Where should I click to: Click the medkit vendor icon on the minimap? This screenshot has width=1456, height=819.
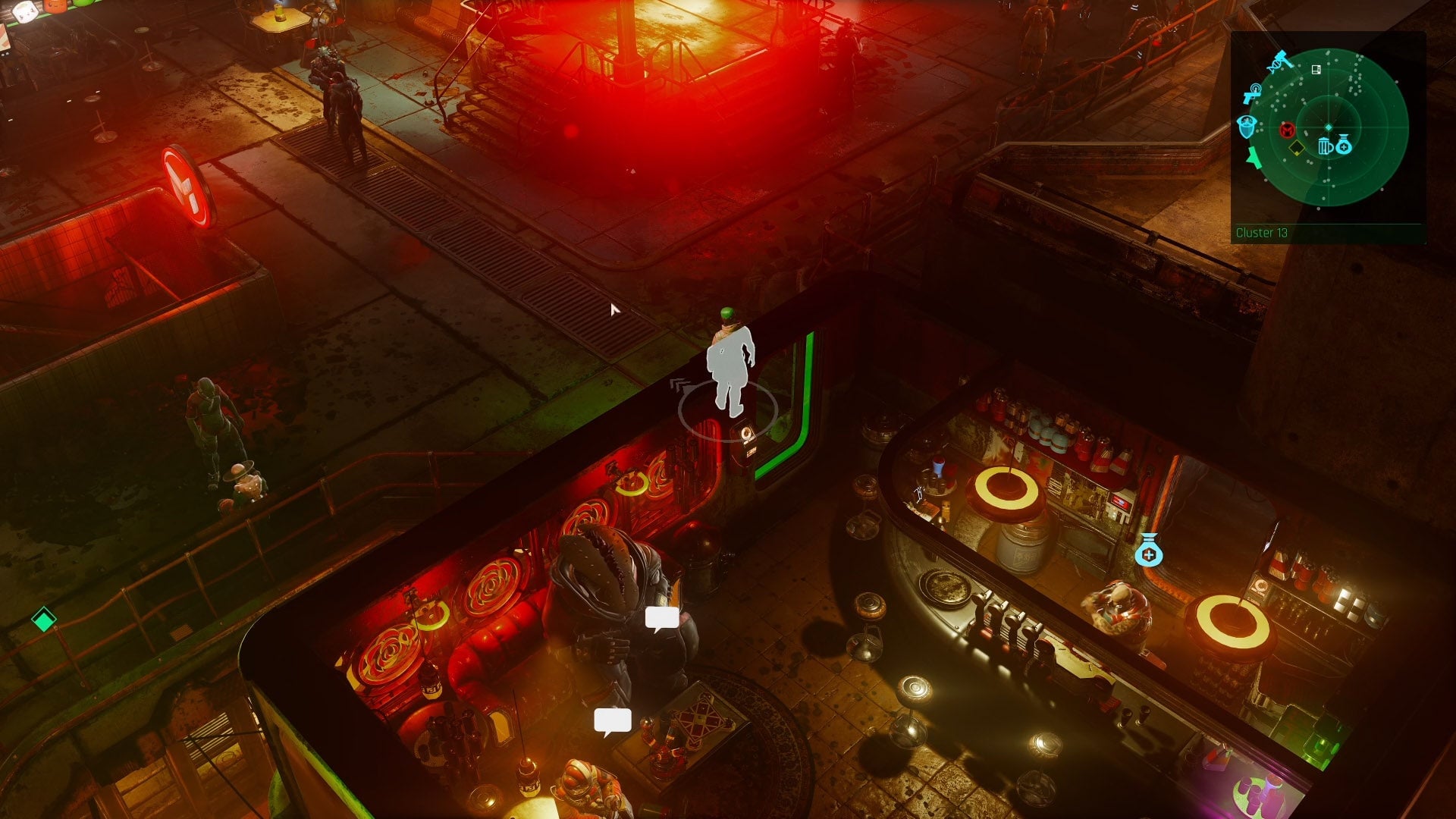point(1344,146)
